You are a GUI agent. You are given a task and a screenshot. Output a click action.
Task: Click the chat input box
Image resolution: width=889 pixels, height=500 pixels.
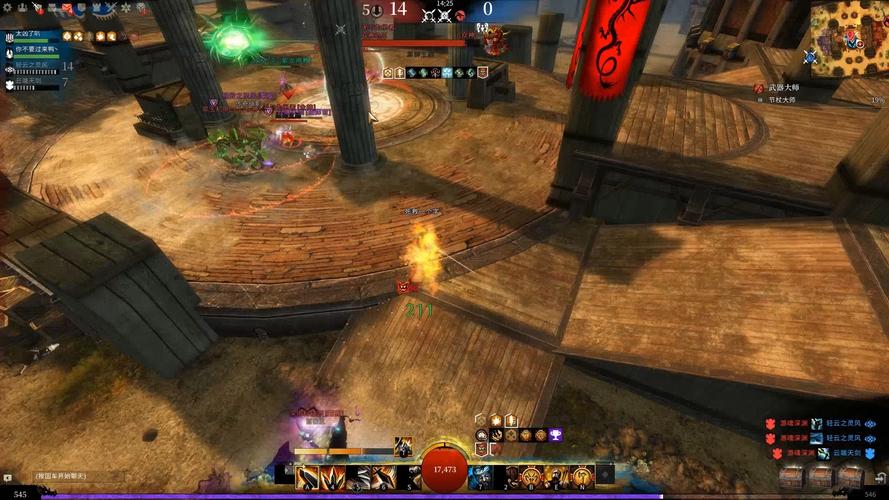click(62, 477)
